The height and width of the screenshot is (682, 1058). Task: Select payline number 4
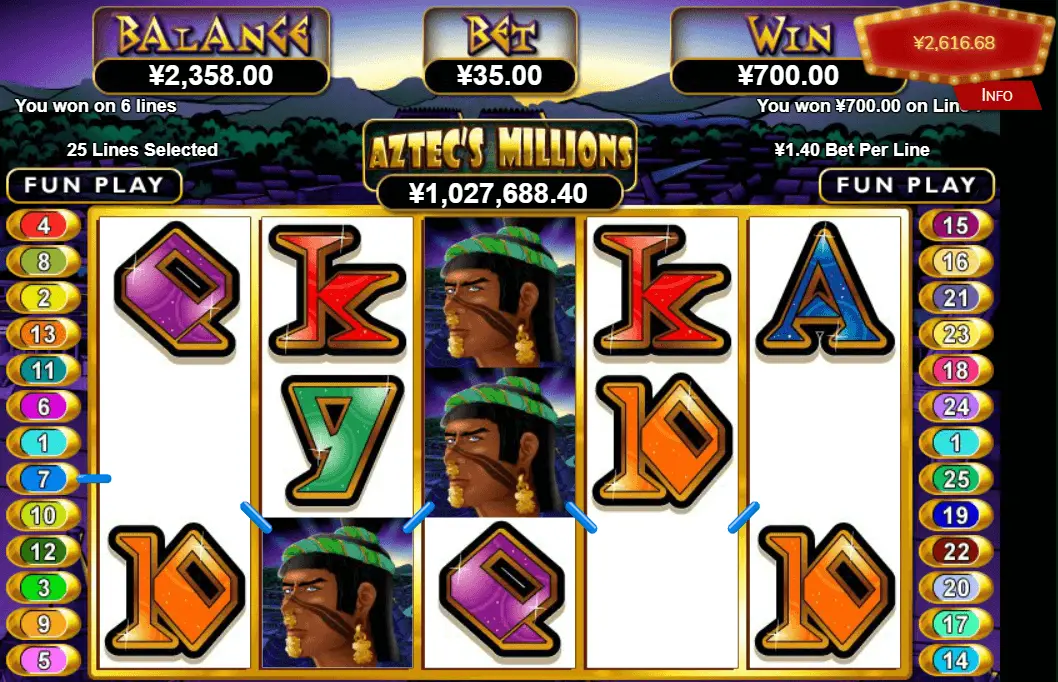43,225
